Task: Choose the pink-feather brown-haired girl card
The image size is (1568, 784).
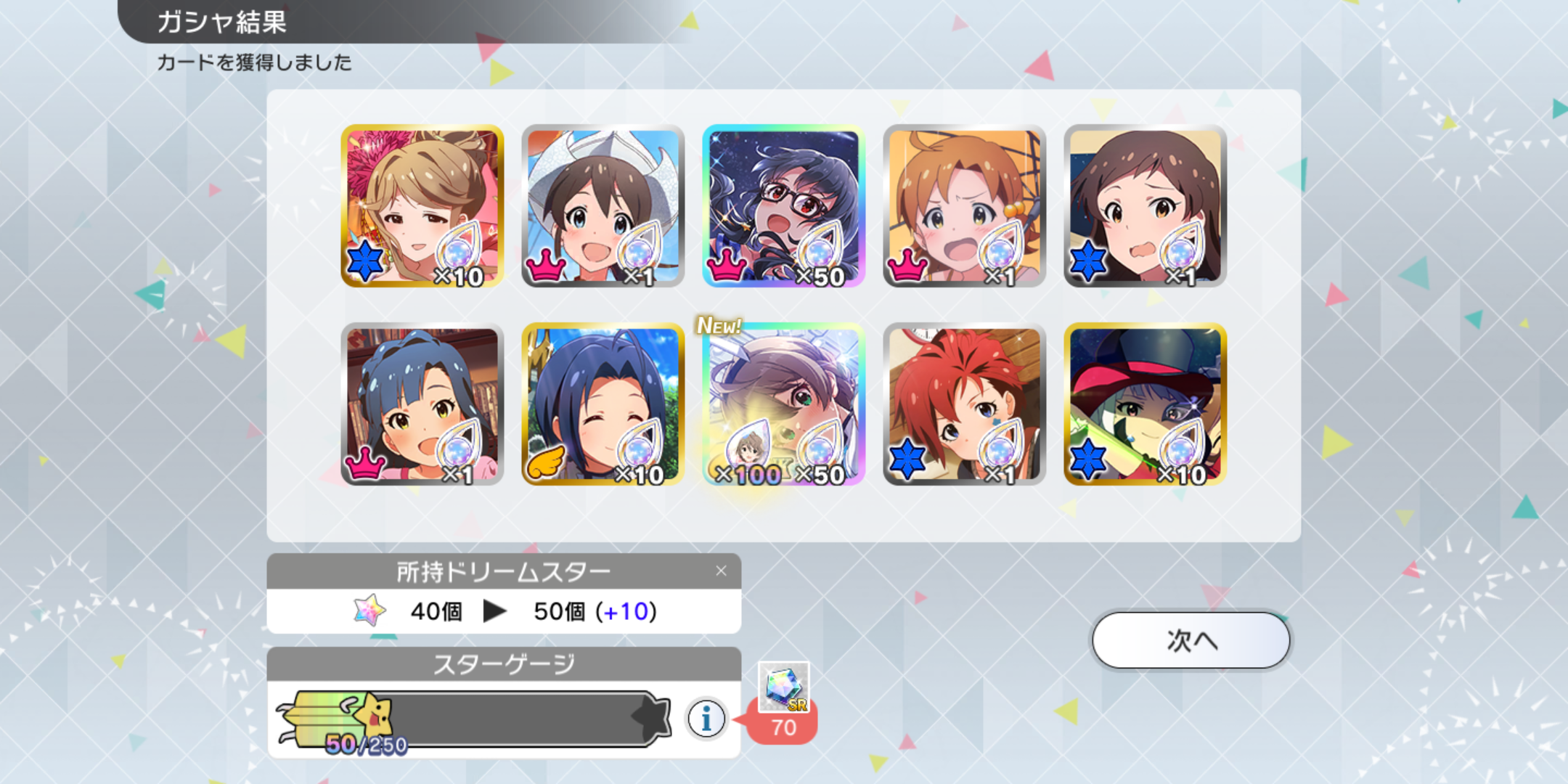Action: 422,205
